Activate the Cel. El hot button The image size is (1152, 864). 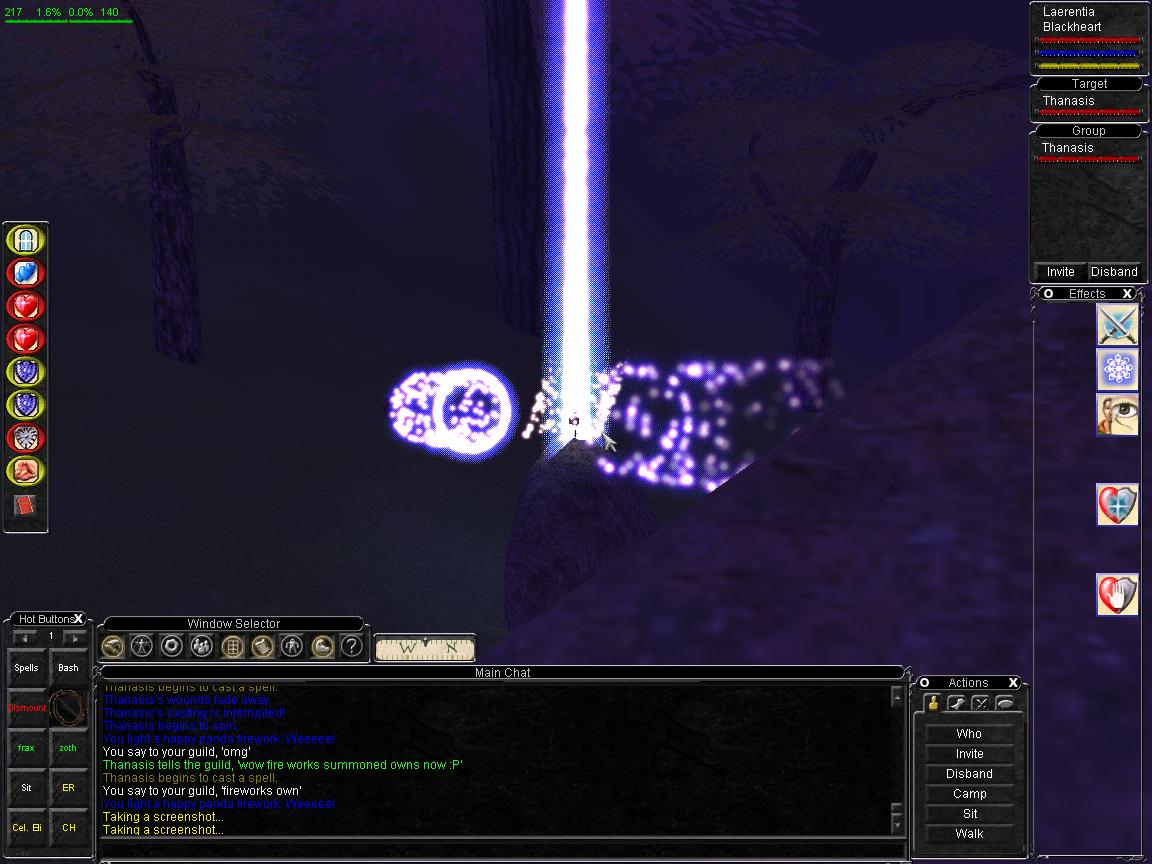click(27, 828)
